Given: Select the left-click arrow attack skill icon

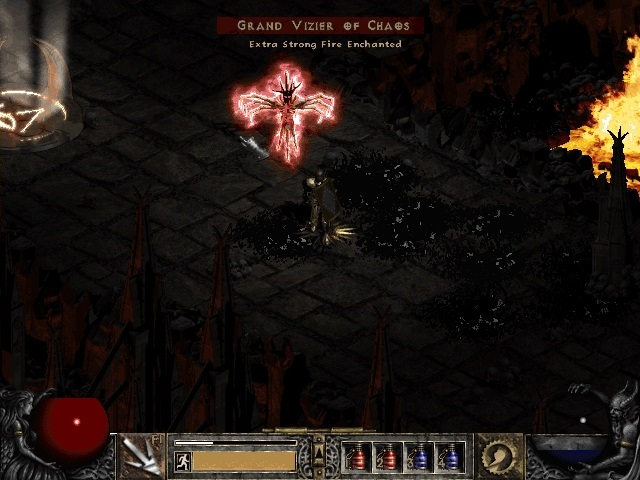Looking at the screenshot, I should pyautogui.click(x=142, y=456).
